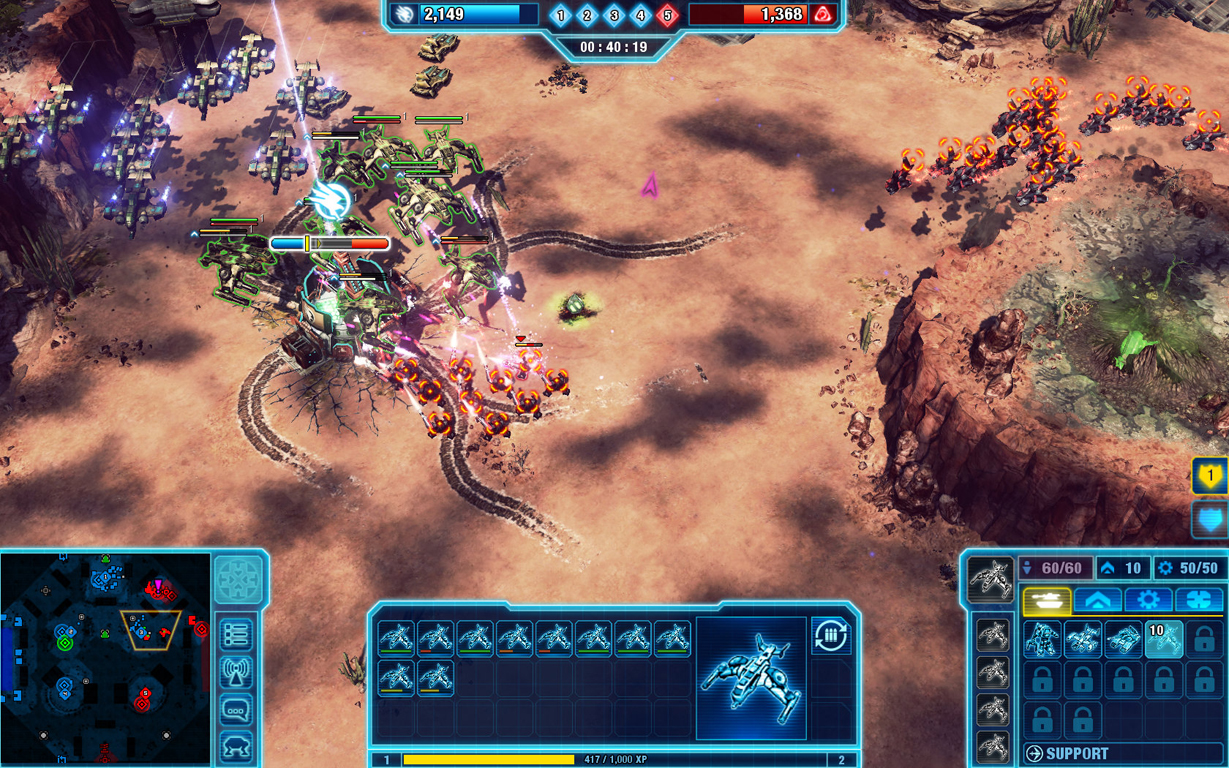Select control point diamond number 5
1229x768 pixels.
(668, 15)
